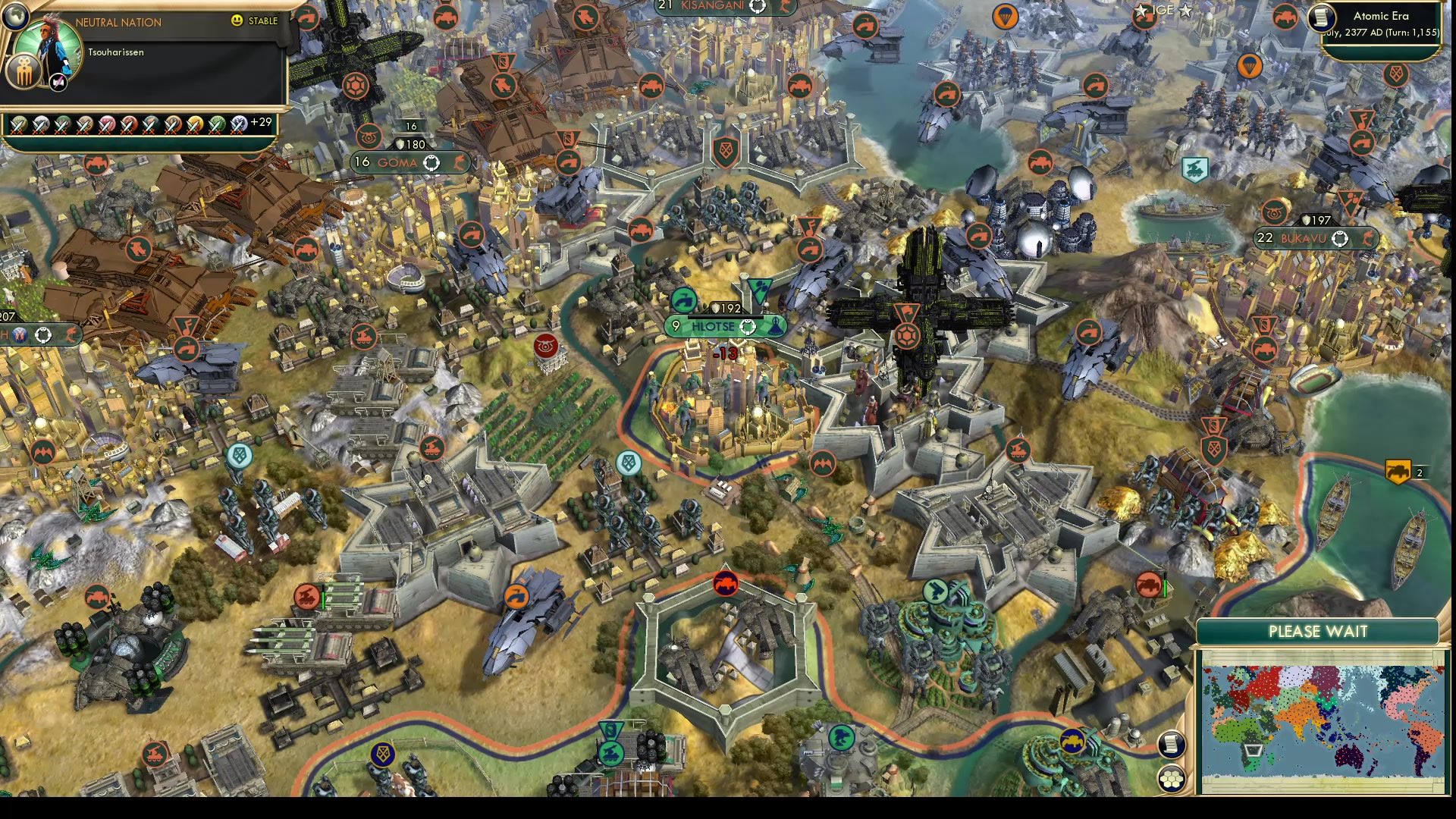Select Goma's religion icon on its city banner
This screenshot has width=1456, height=819.
431,162
